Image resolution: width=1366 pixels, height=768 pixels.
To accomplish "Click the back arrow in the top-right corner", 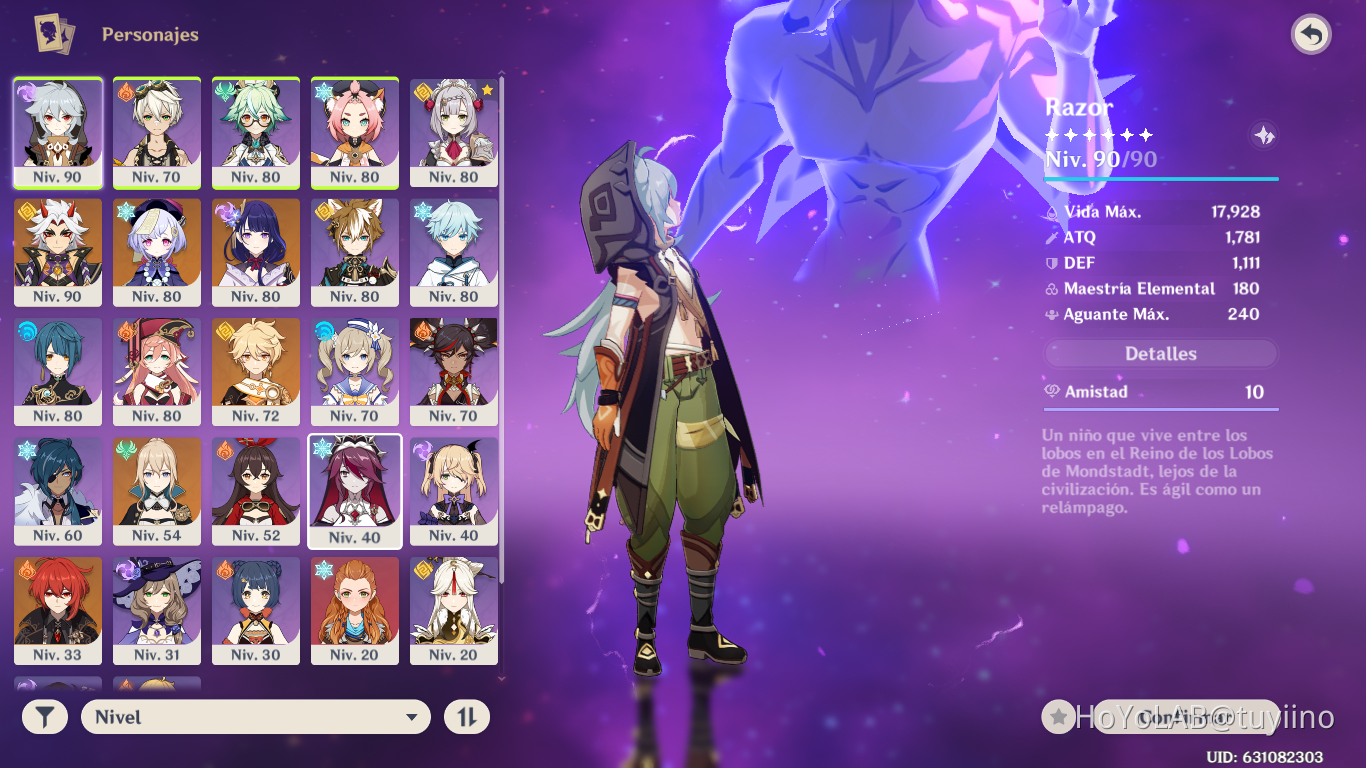I will [1311, 33].
